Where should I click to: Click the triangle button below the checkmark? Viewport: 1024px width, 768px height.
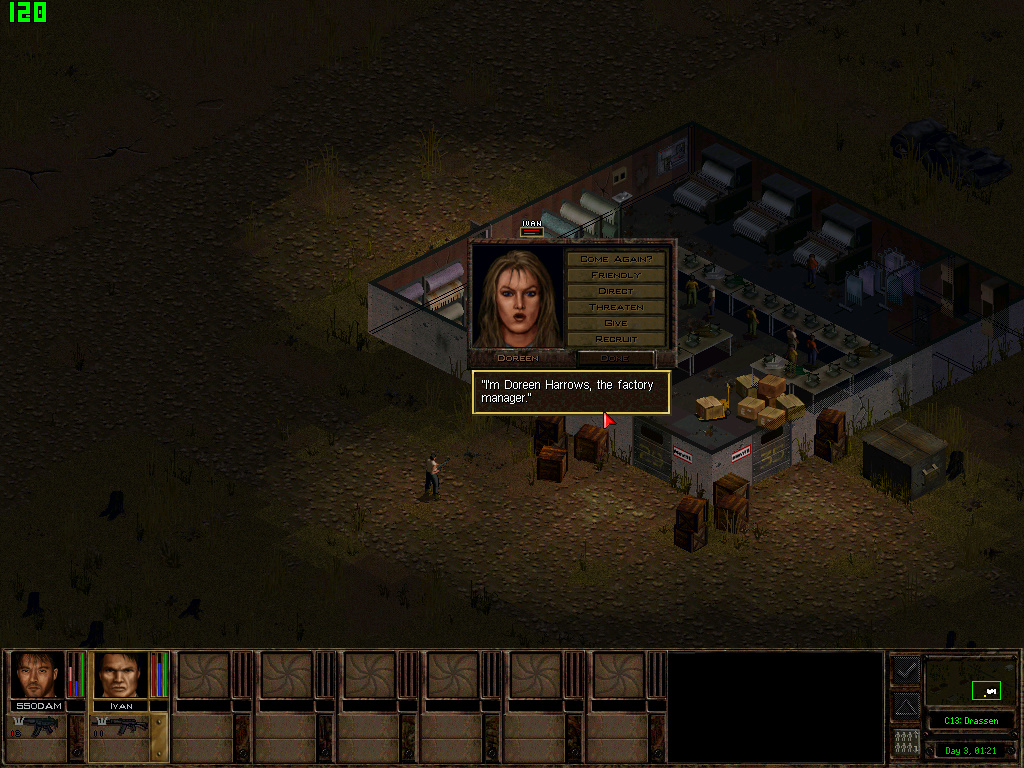point(905,707)
